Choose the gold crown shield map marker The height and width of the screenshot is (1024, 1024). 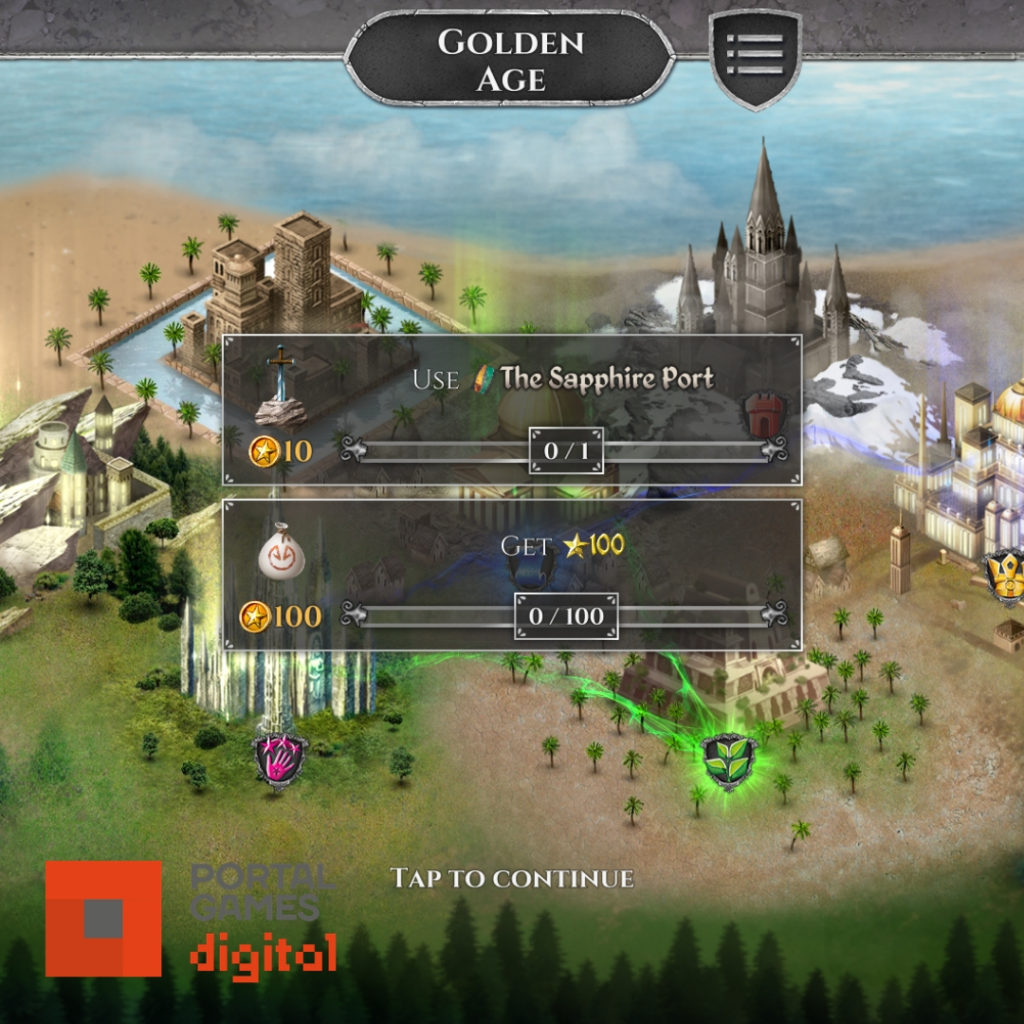click(1005, 576)
